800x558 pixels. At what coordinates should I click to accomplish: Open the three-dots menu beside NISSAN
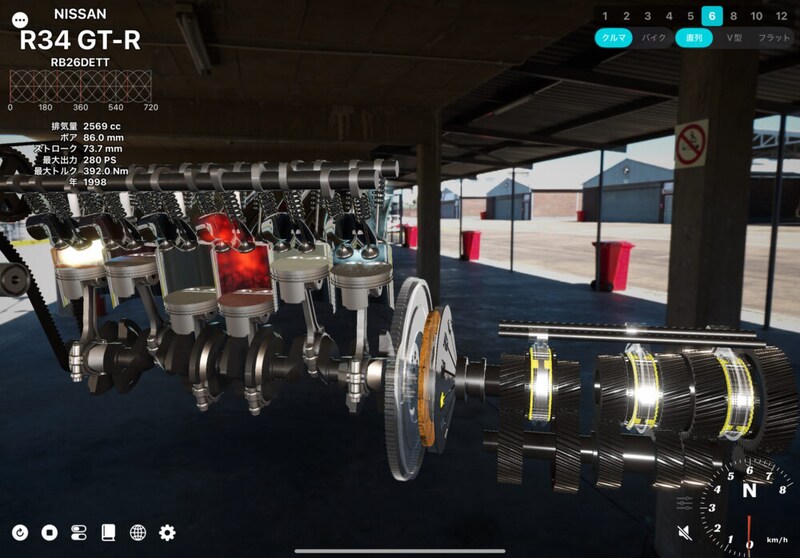19,20
